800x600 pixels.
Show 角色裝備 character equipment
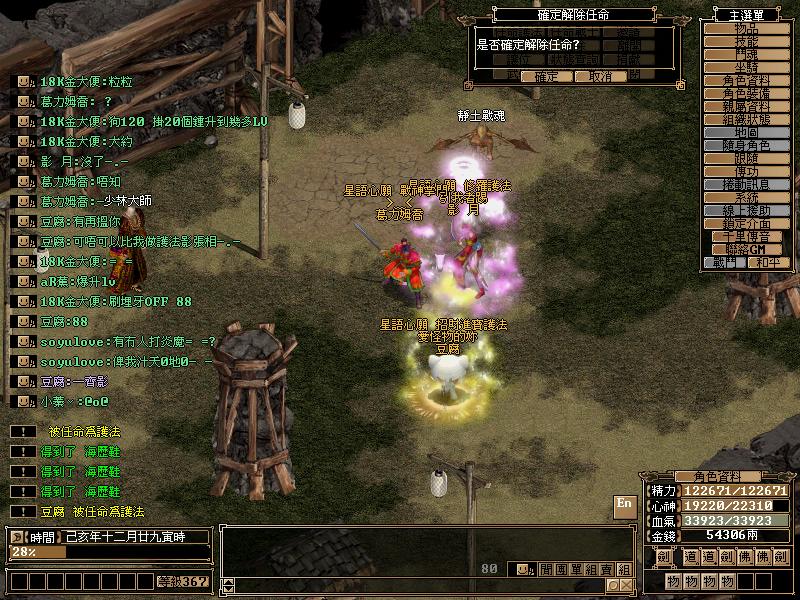[x=746, y=94]
